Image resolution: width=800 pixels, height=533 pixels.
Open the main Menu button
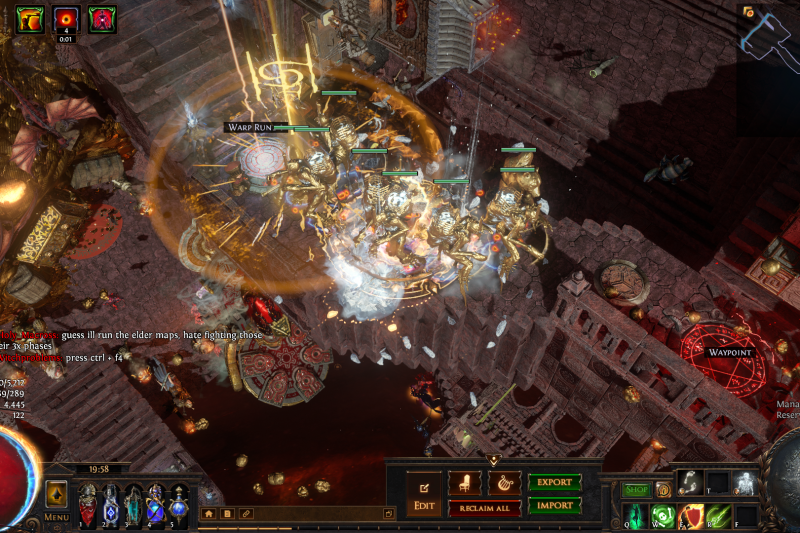coord(57,517)
